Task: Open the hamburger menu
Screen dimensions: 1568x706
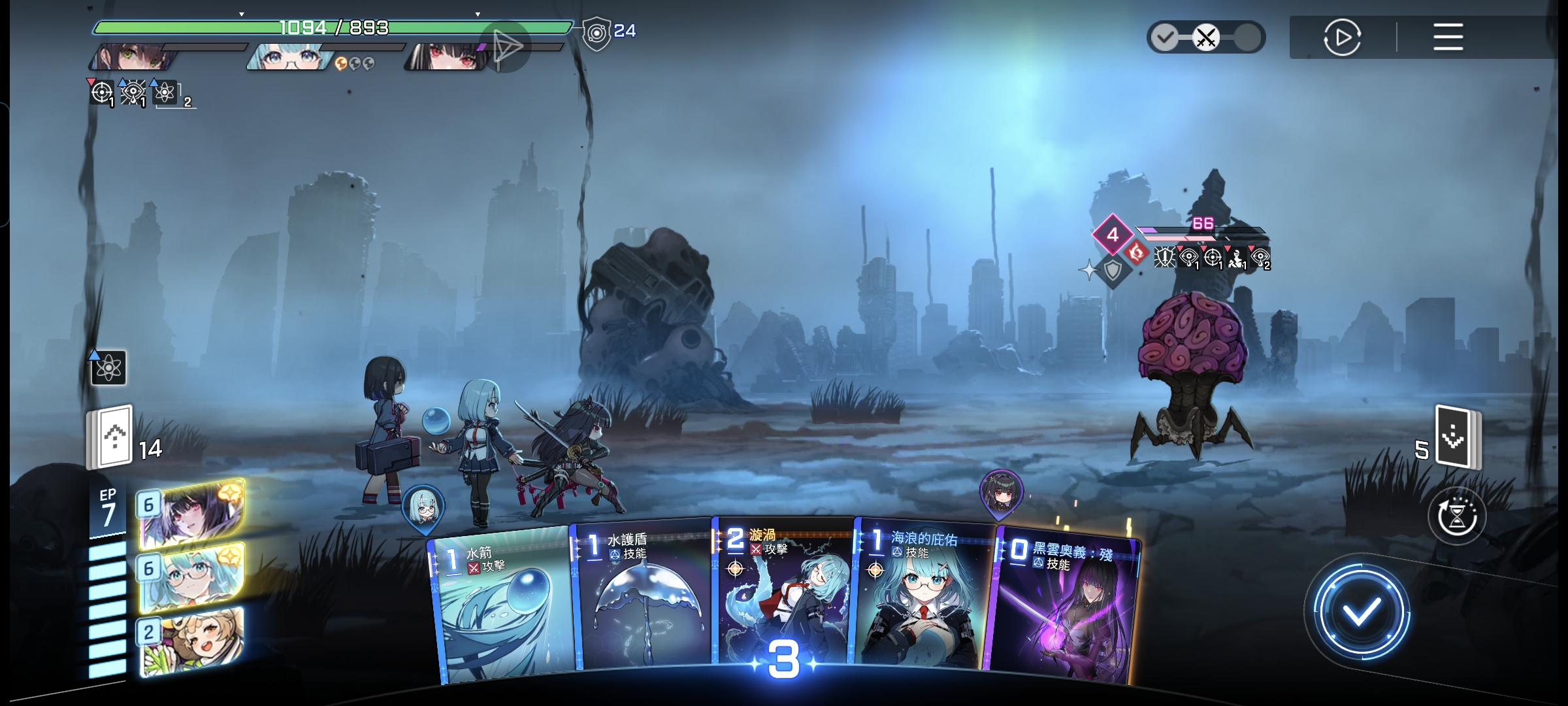Action: click(1448, 37)
